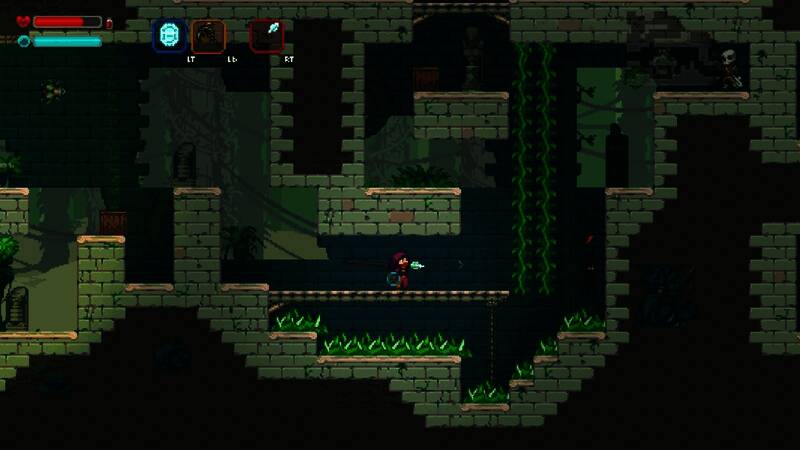This screenshot has width=800, height=450.
Task: Select the glowing cyan gem ability slot
Action: coord(170,36)
